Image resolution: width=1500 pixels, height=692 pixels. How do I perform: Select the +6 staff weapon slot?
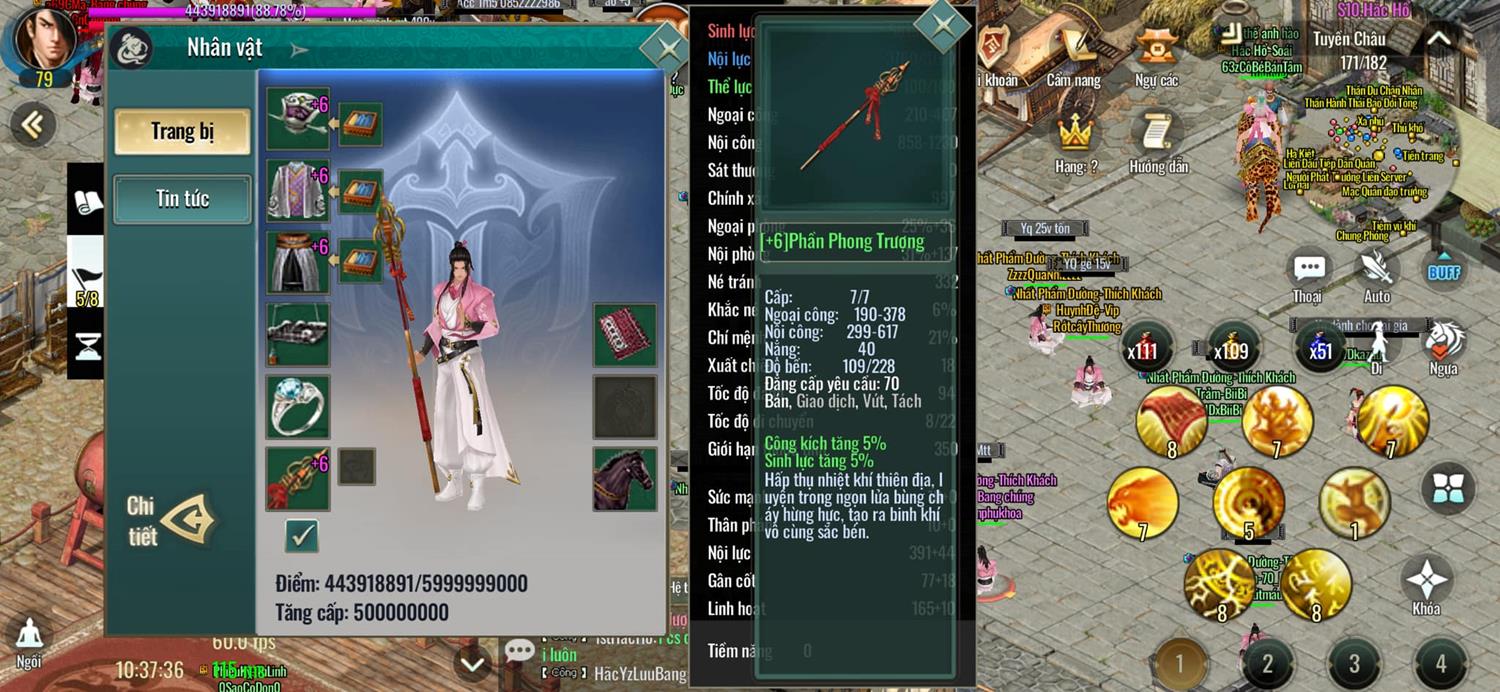(x=298, y=479)
